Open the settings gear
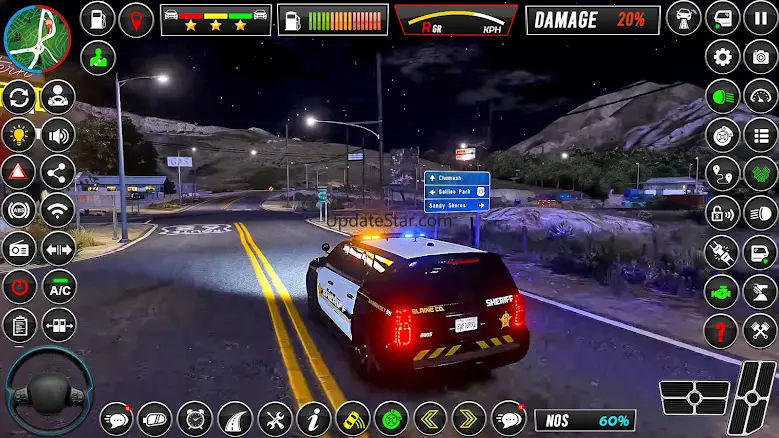Image resolution: width=779 pixels, height=438 pixels. pos(722,56)
